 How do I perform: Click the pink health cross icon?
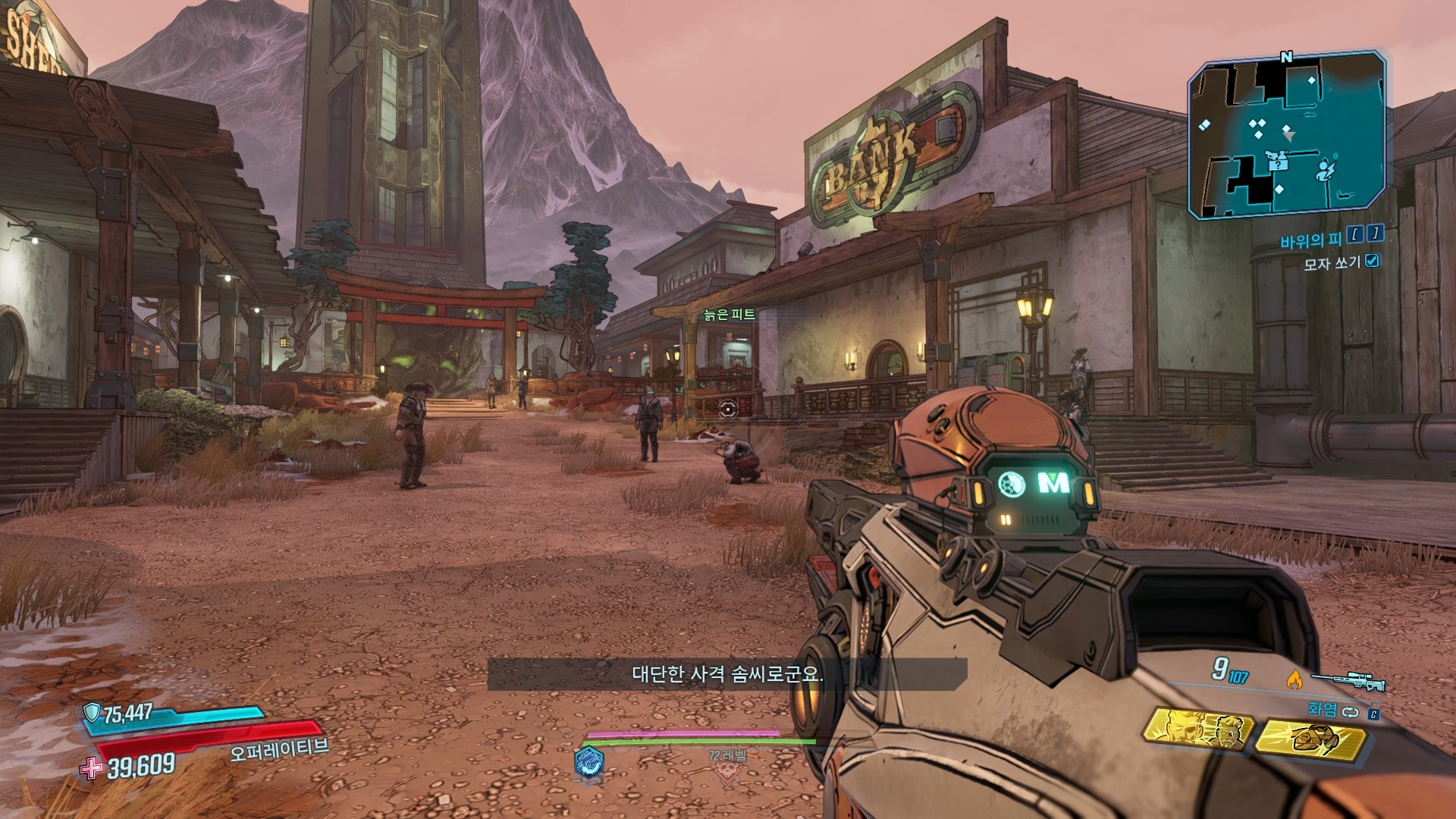click(x=91, y=768)
